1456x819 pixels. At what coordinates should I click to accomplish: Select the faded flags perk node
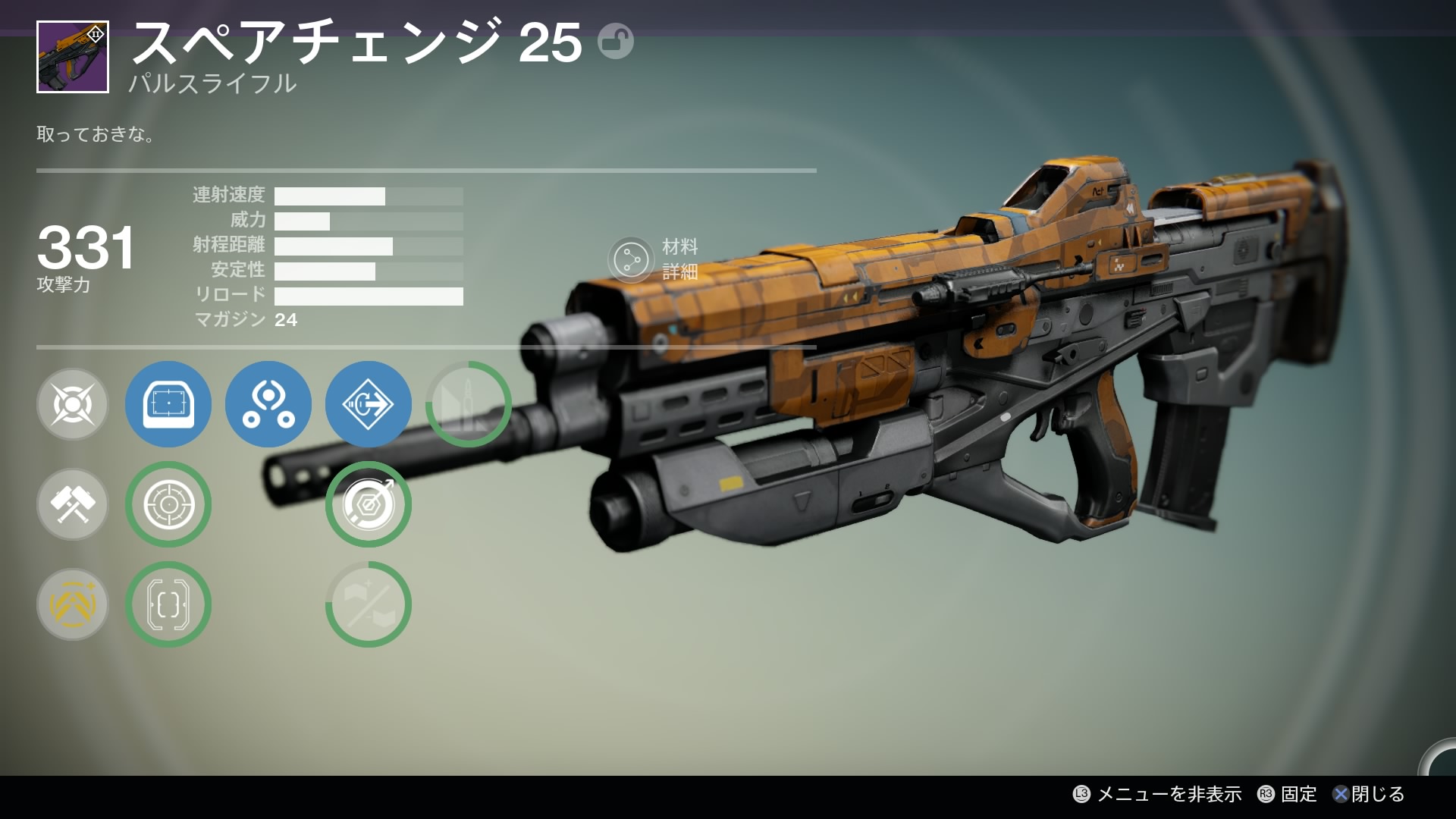(369, 604)
